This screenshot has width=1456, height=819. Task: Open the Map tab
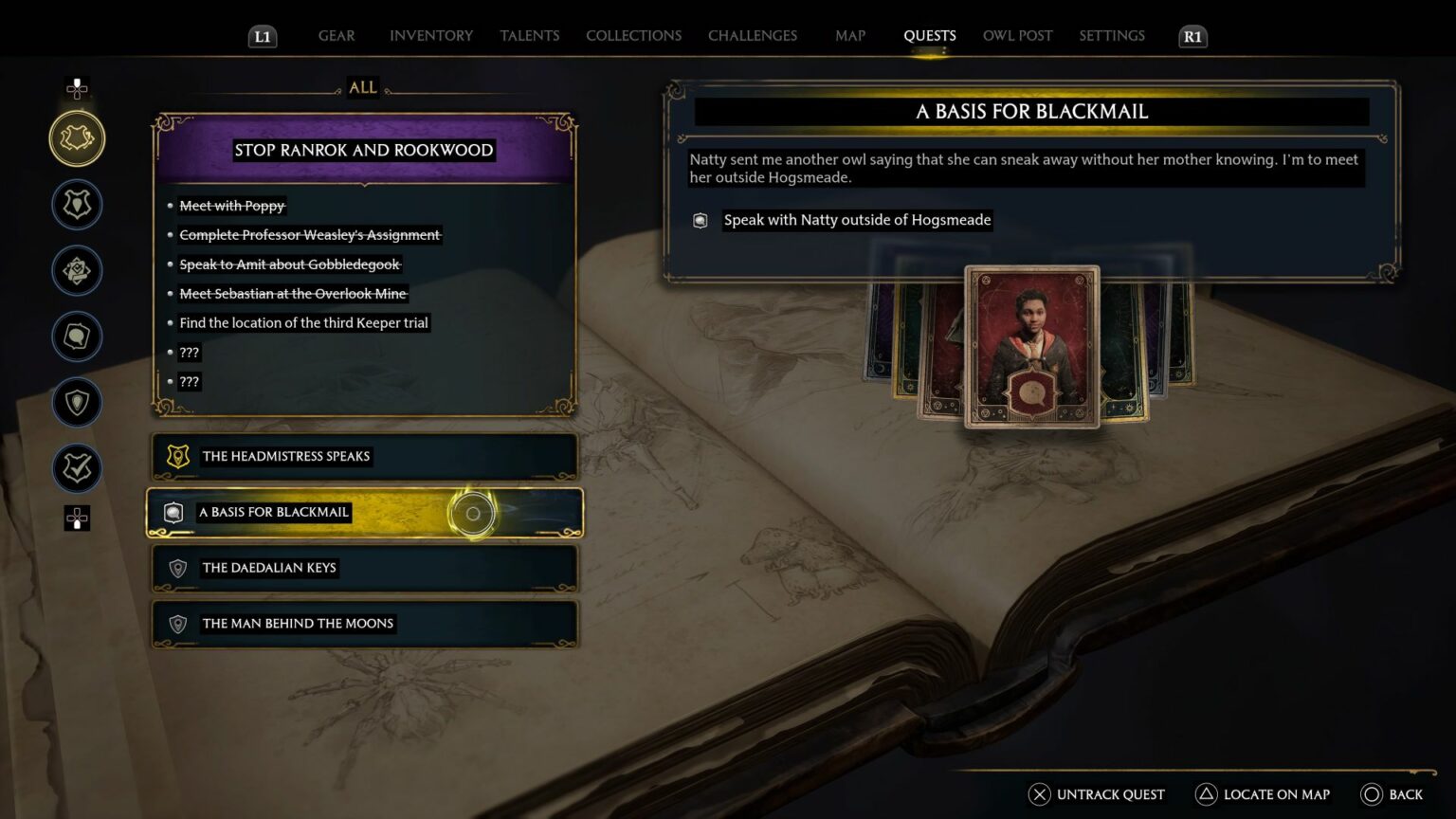(x=849, y=36)
